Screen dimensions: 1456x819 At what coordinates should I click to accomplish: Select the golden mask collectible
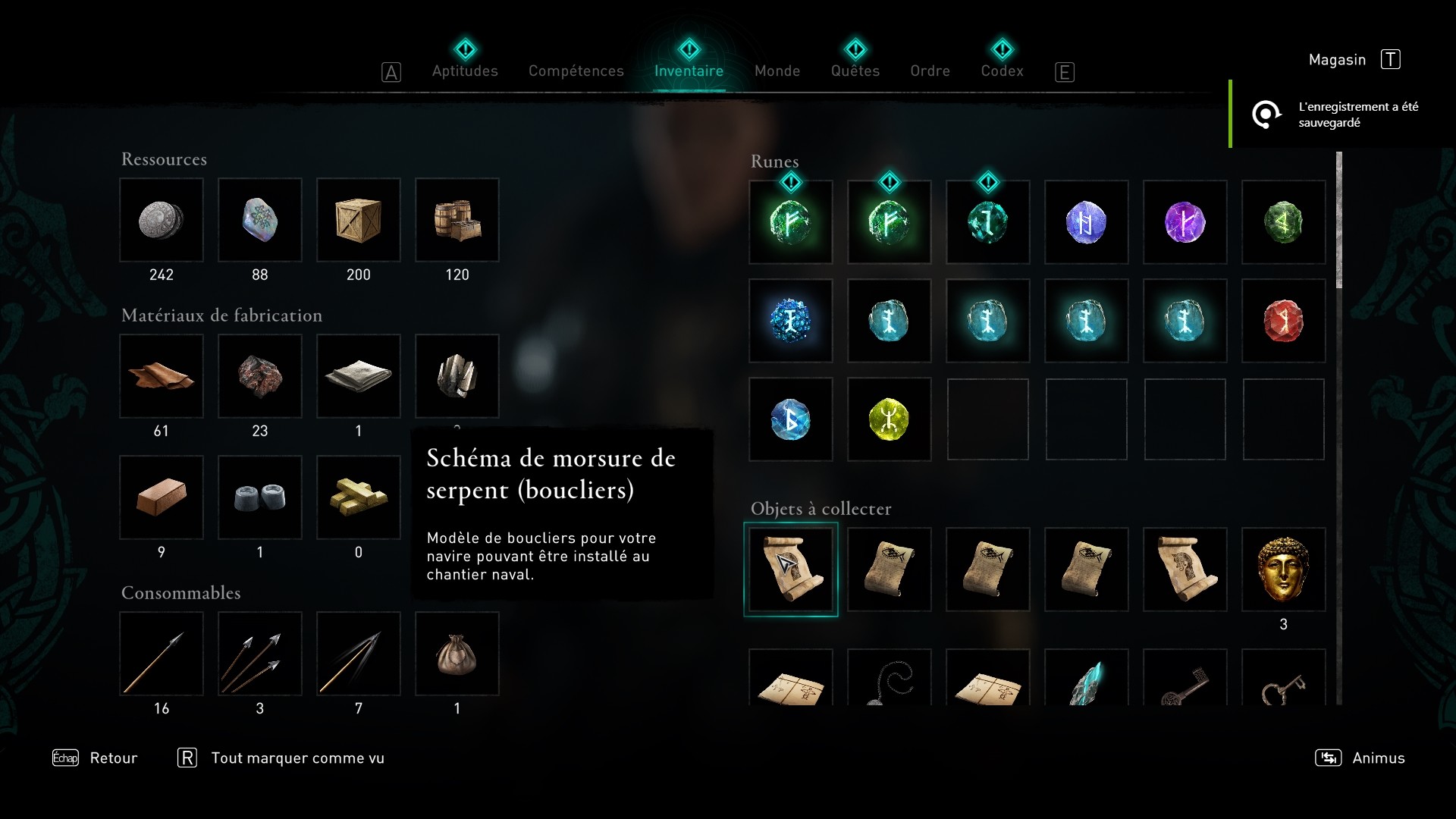pos(1283,570)
